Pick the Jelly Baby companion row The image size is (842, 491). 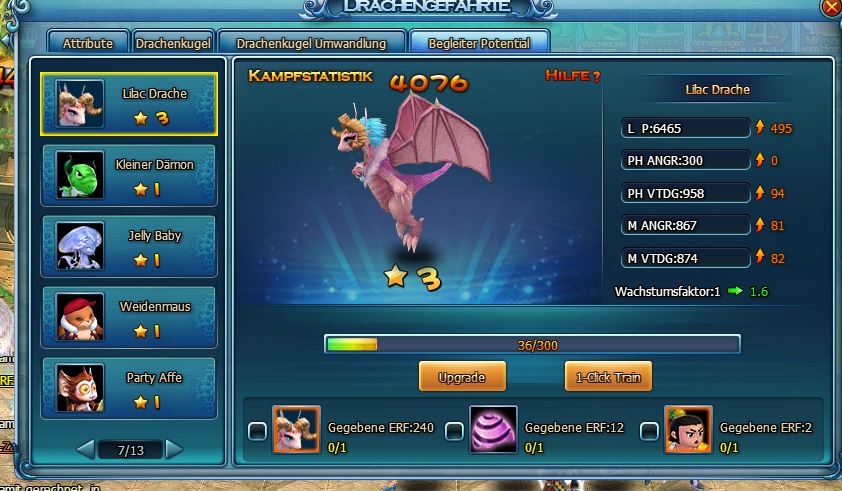[x=129, y=246]
